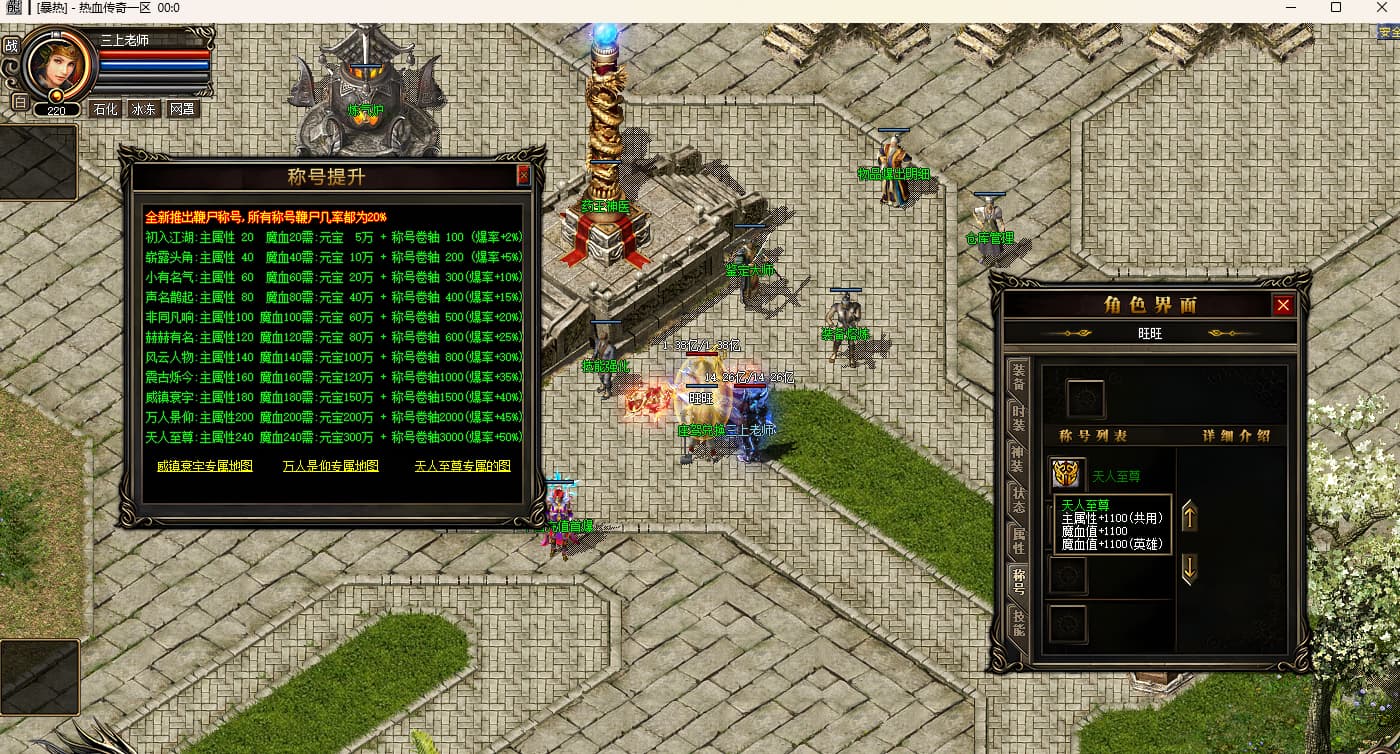
Task: Open the 万人景仰专属地图 link
Action: [x=330, y=466]
